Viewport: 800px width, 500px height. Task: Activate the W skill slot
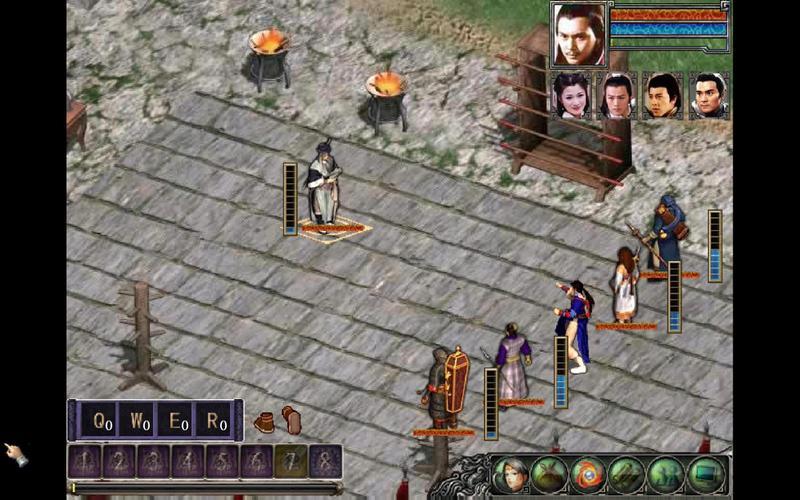pos(138,421)
